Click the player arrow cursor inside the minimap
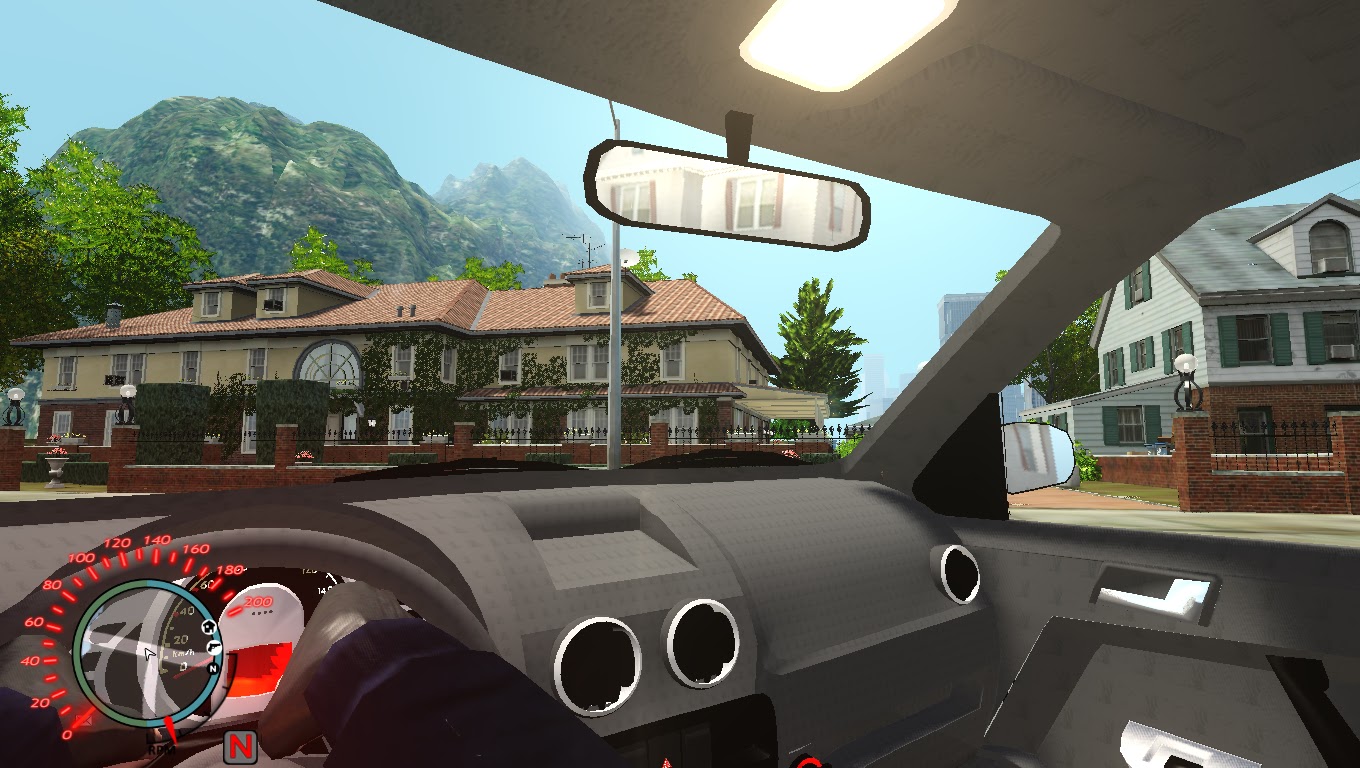Screen dimensions: 1360x768 tap(150, 653)
